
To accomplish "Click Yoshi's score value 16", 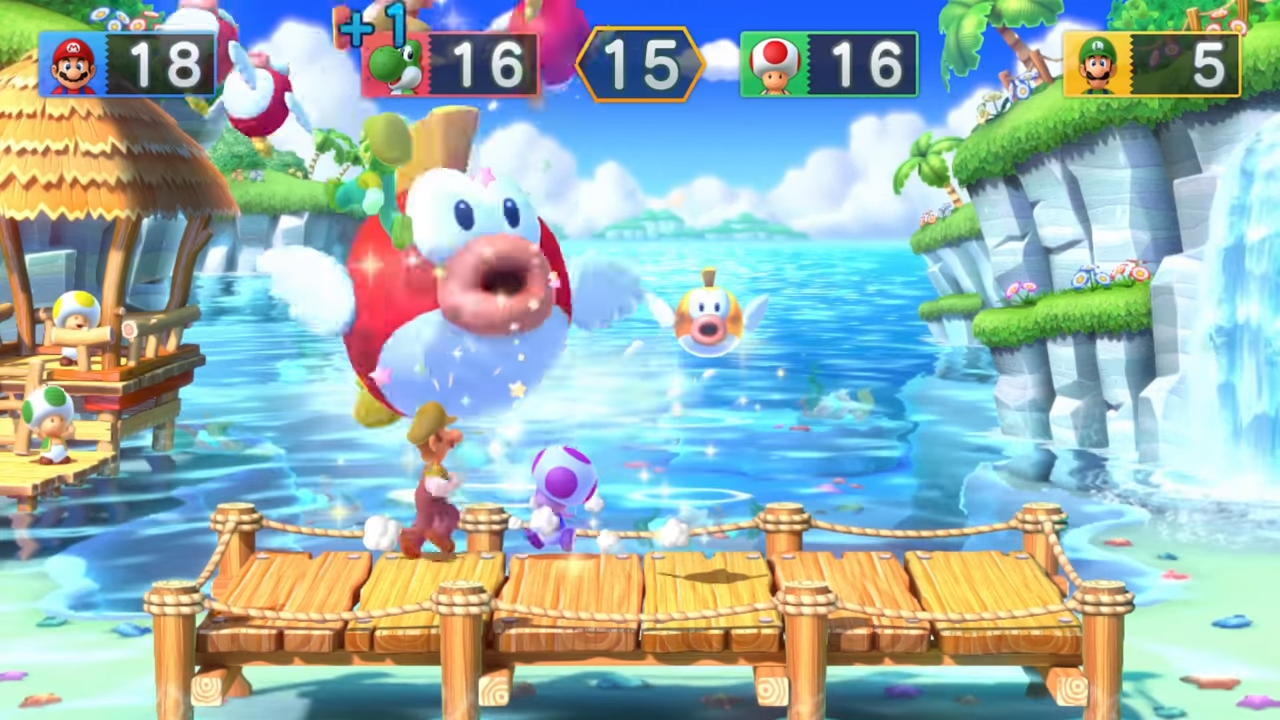I will click(x=490, y=63).
